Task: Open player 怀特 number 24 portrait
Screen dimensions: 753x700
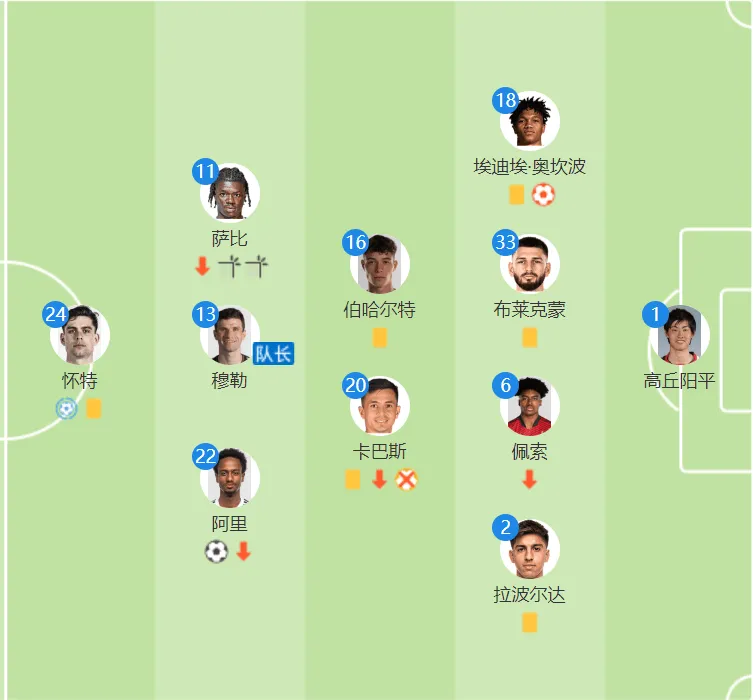Action: 80,336
